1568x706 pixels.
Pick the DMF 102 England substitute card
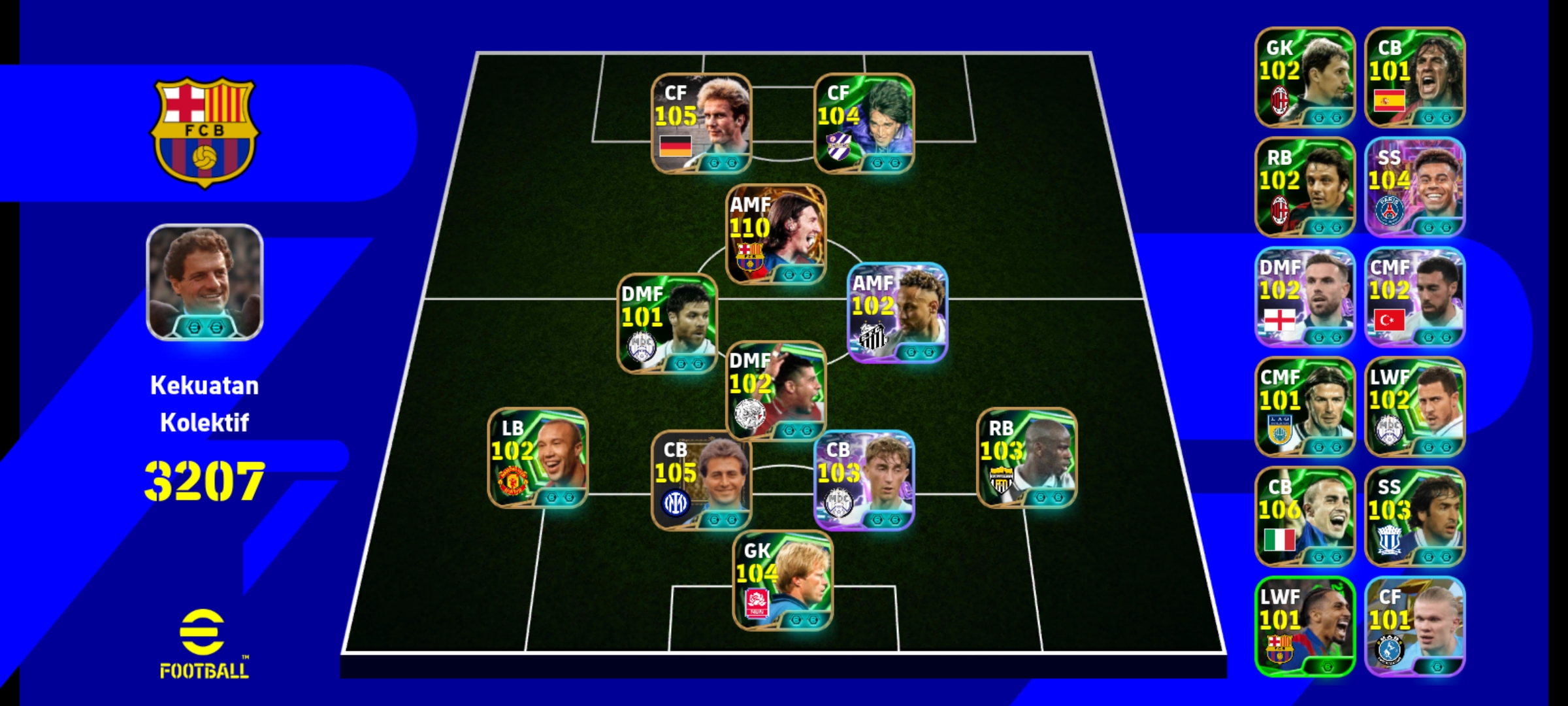pos(1305,297)
